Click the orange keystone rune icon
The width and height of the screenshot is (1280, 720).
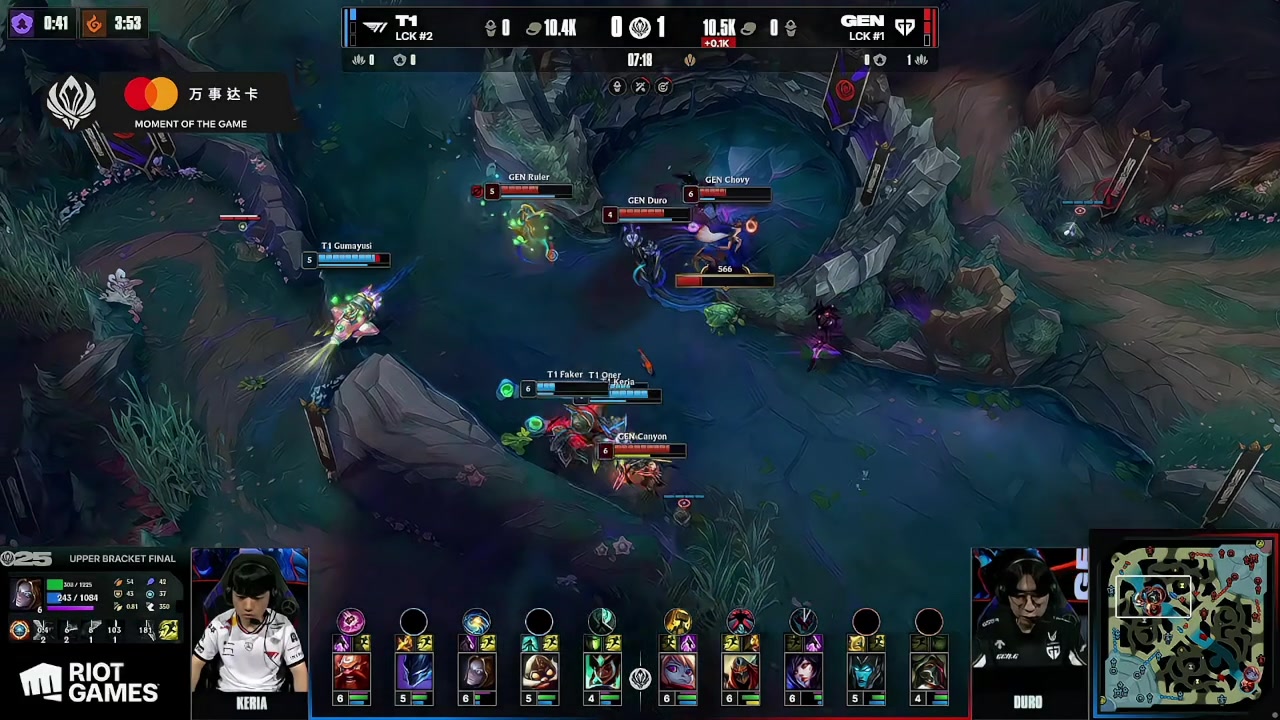(x=19, y=629)
